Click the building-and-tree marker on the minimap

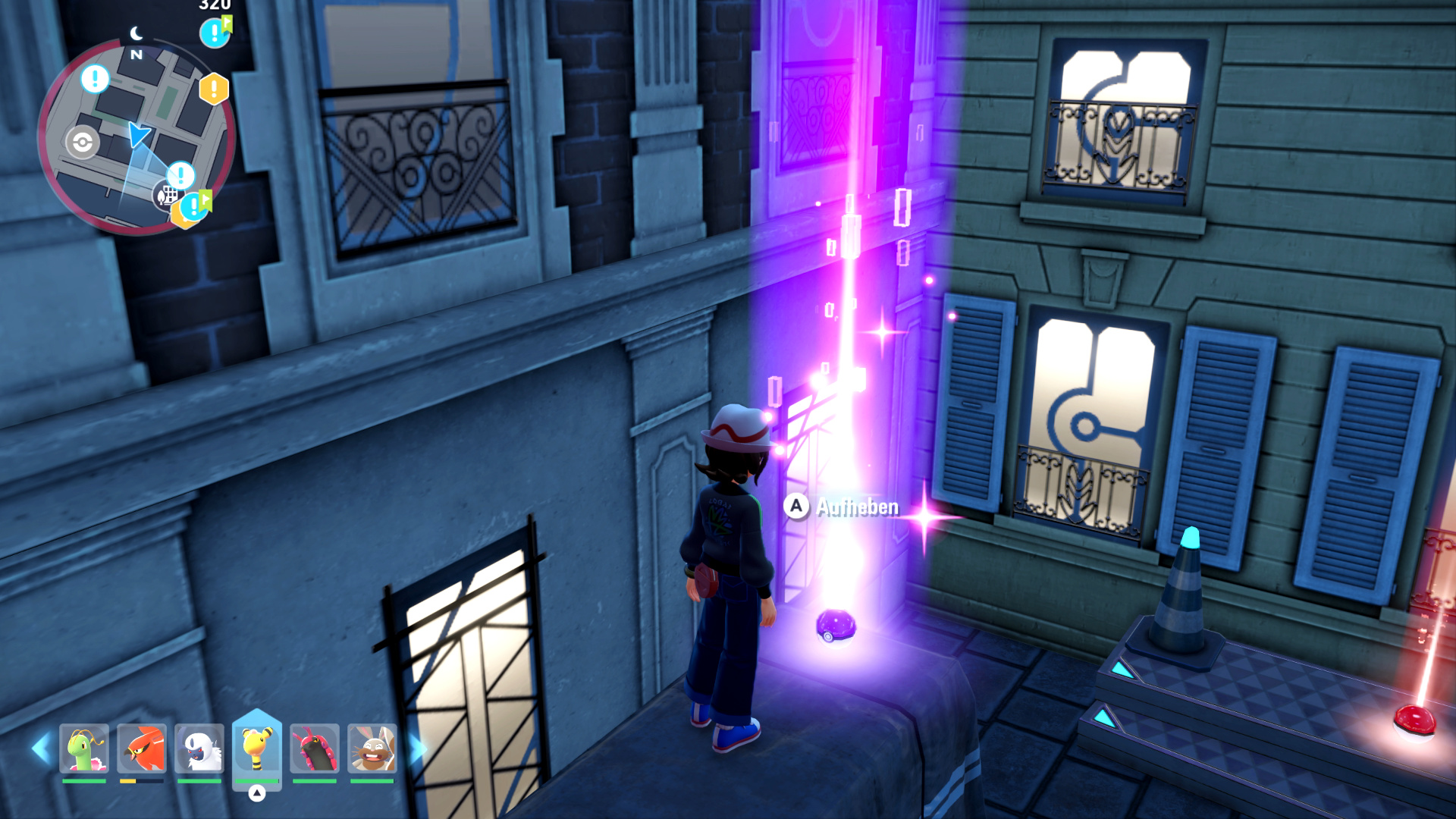tap(166, 196)
